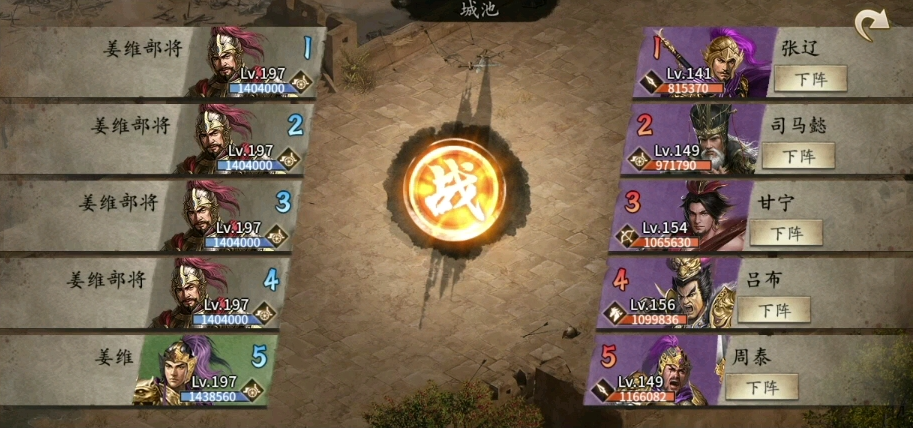
Task: Tap enemy 姜维部将 in slot 4
Action: point(212,294)
